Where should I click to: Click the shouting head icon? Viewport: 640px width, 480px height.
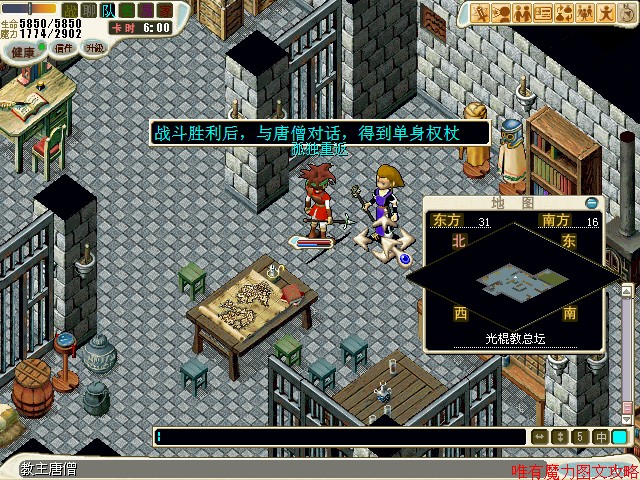[x=503, y=13]
